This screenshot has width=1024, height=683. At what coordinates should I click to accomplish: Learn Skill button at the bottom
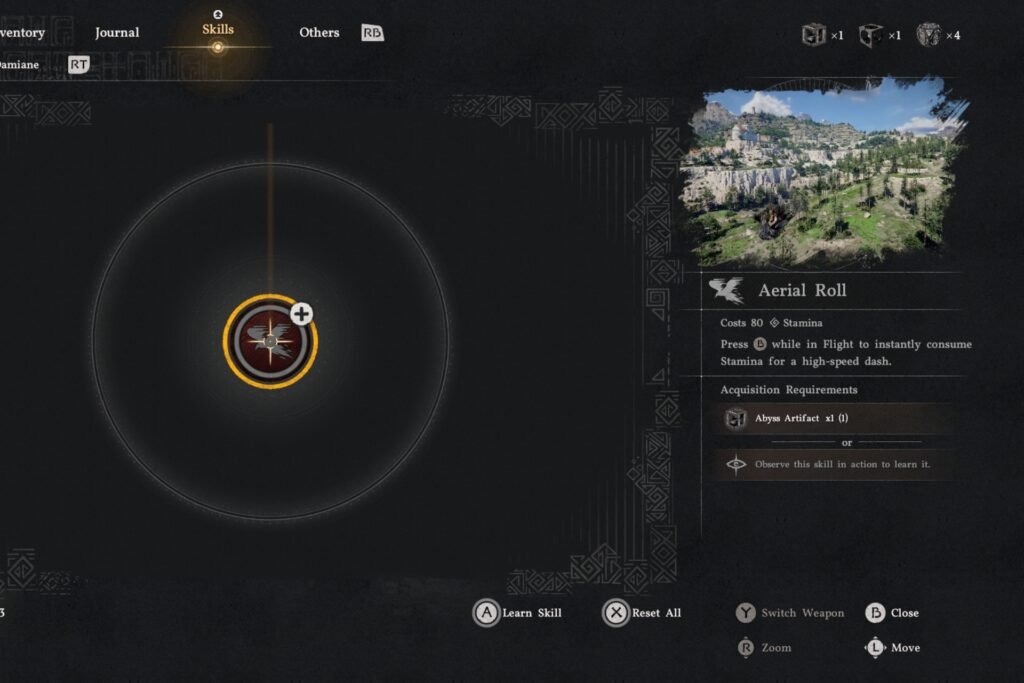(x=518, y=613)
